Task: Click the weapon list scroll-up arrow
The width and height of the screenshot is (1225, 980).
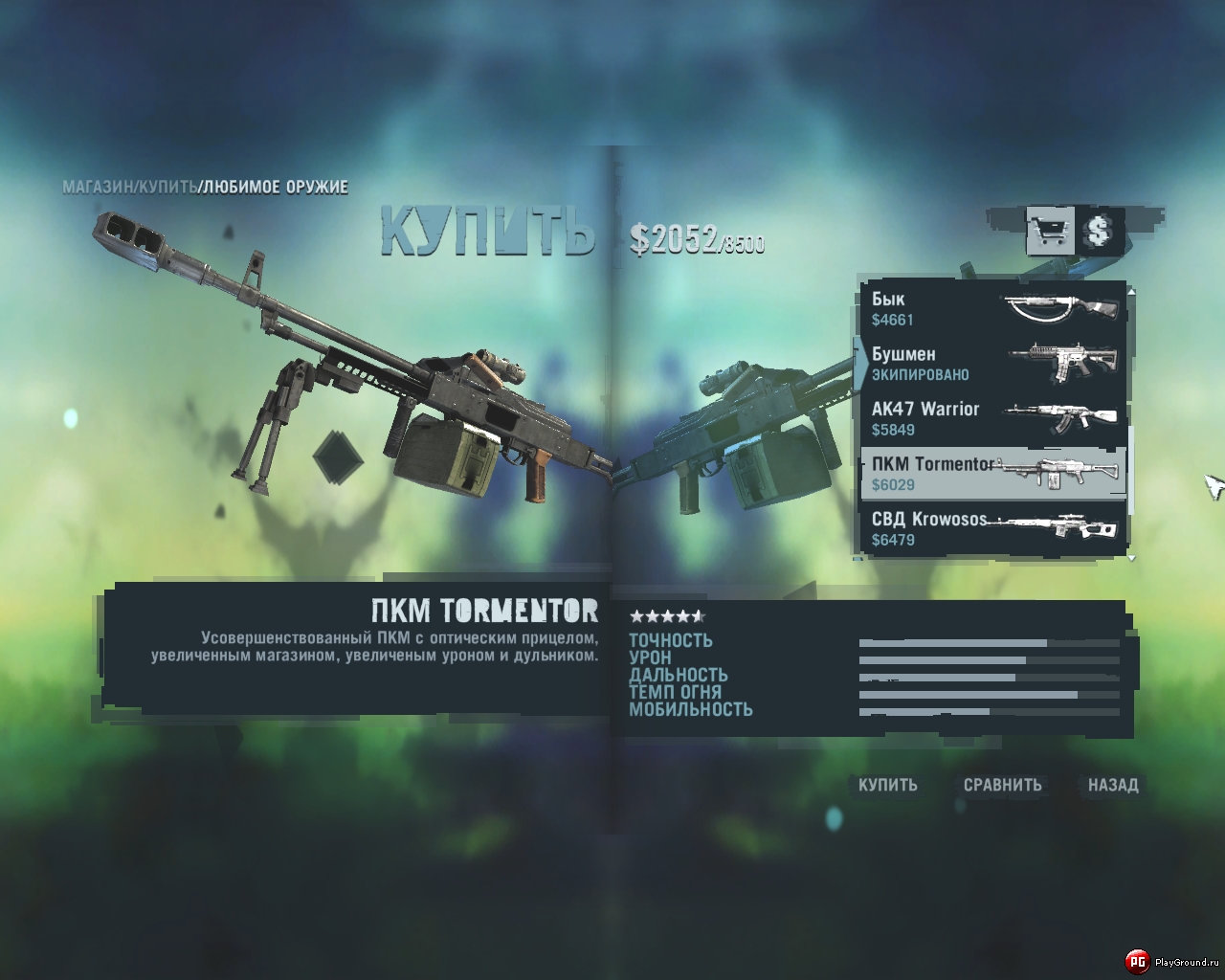Action: click(1132, 290)
